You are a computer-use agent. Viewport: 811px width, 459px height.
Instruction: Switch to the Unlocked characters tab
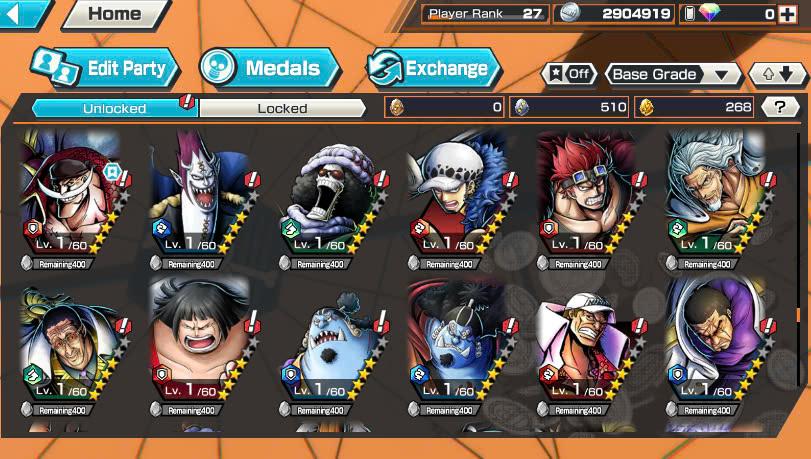(x=115, y=108)
